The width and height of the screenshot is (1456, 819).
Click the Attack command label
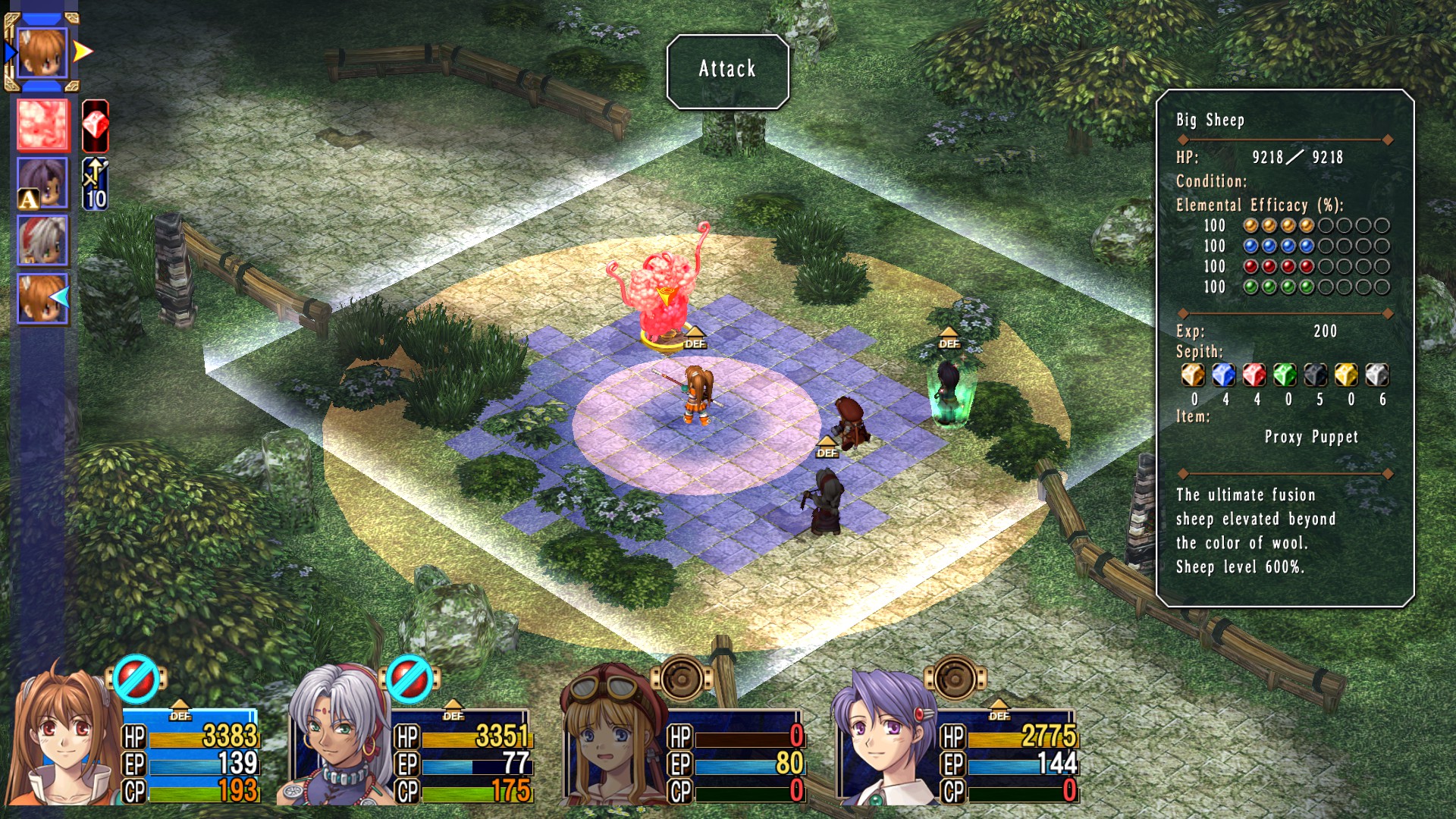coord(727,70)
